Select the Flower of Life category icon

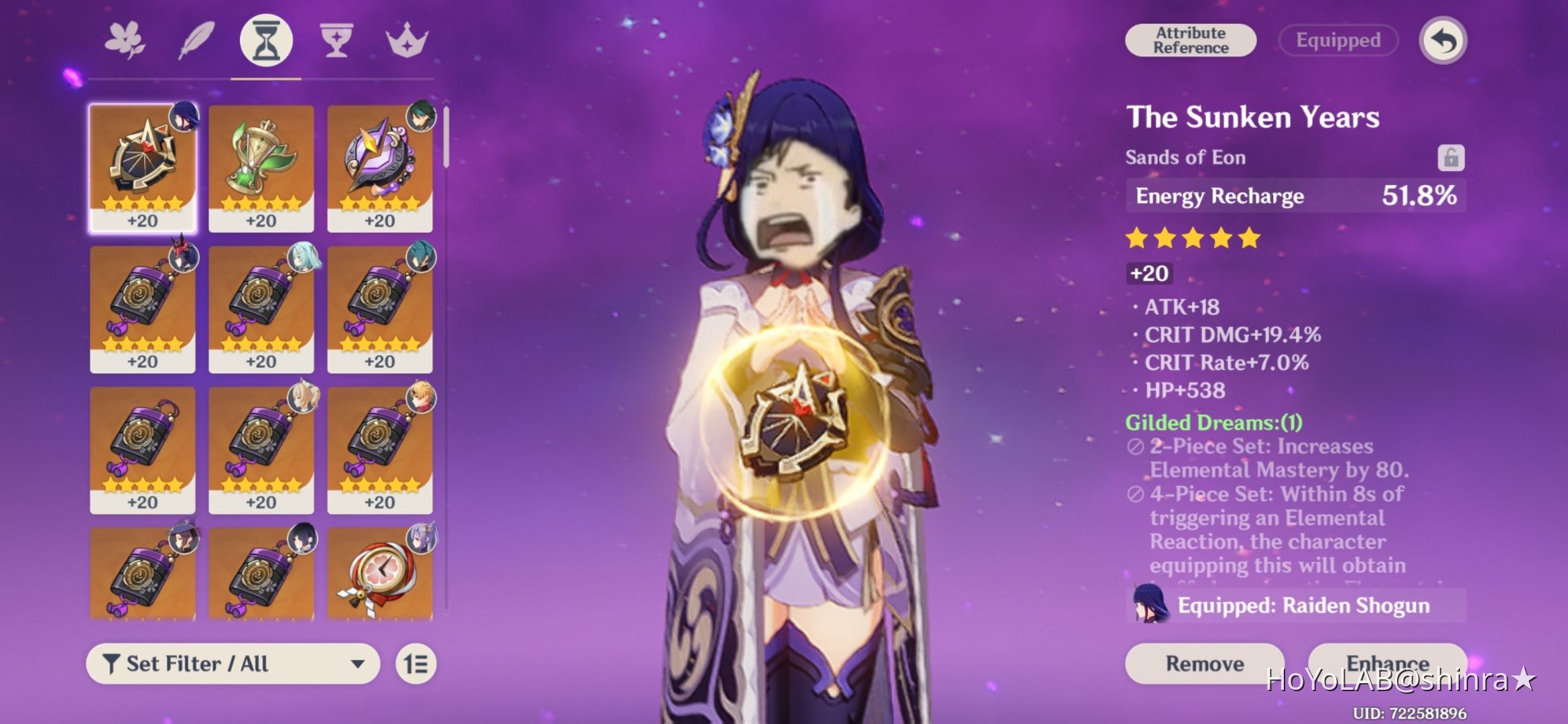[x=125, y=40]
